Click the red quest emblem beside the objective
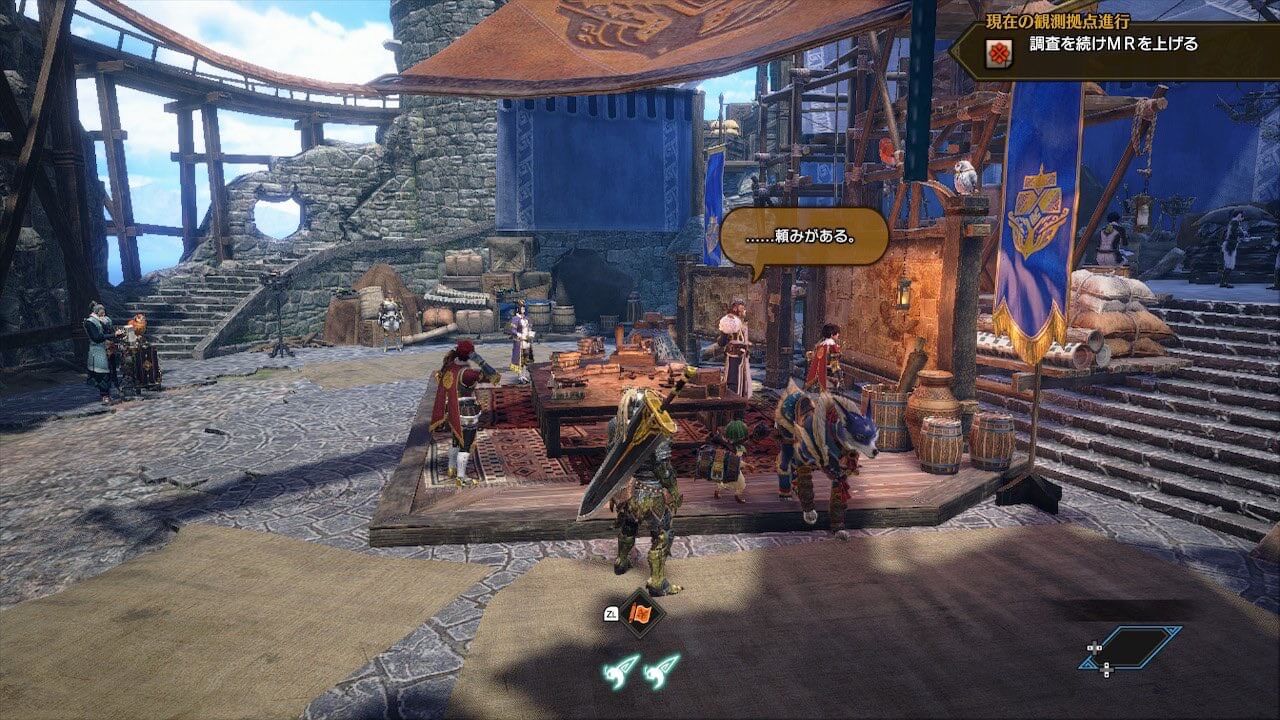Image resolution: width=1280 pixels, height=720 pixels. point(997,54)
